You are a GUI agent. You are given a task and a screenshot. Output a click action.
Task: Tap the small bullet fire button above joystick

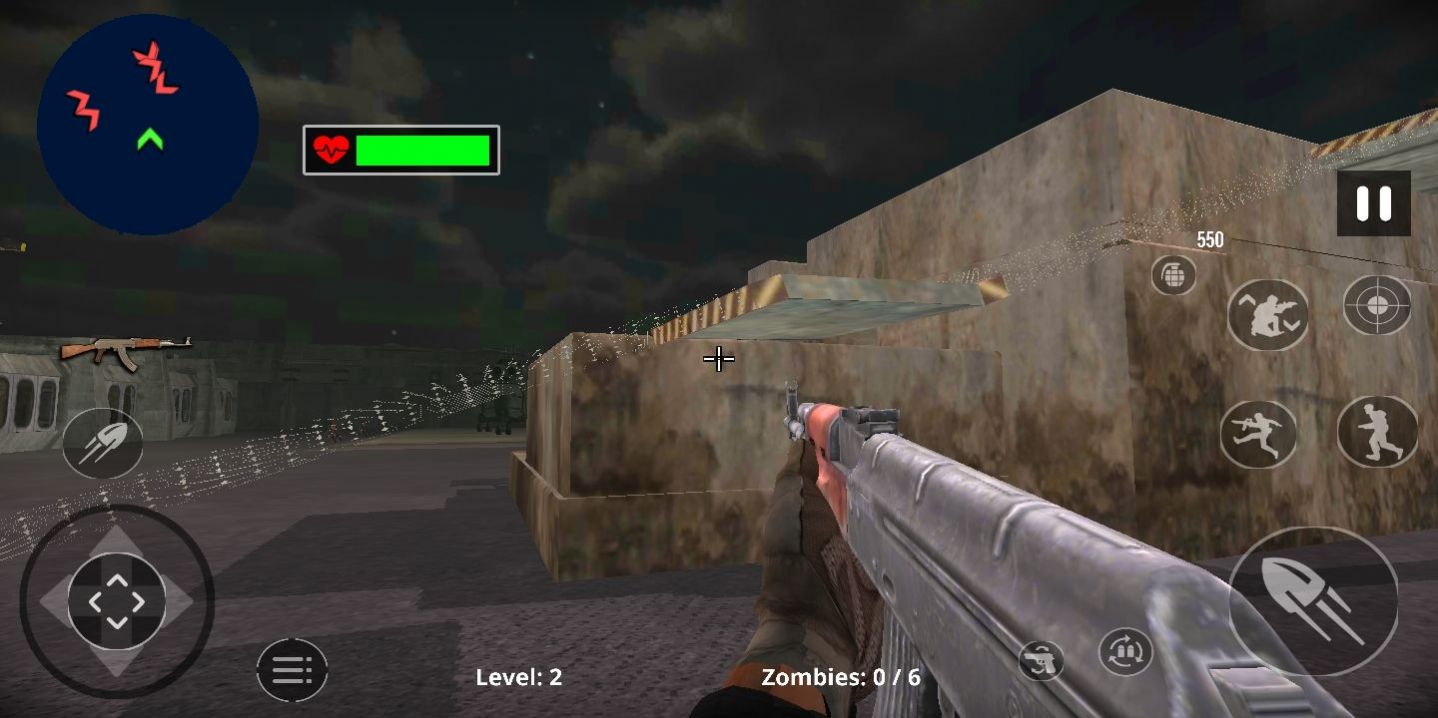click(x=102, y=443)
